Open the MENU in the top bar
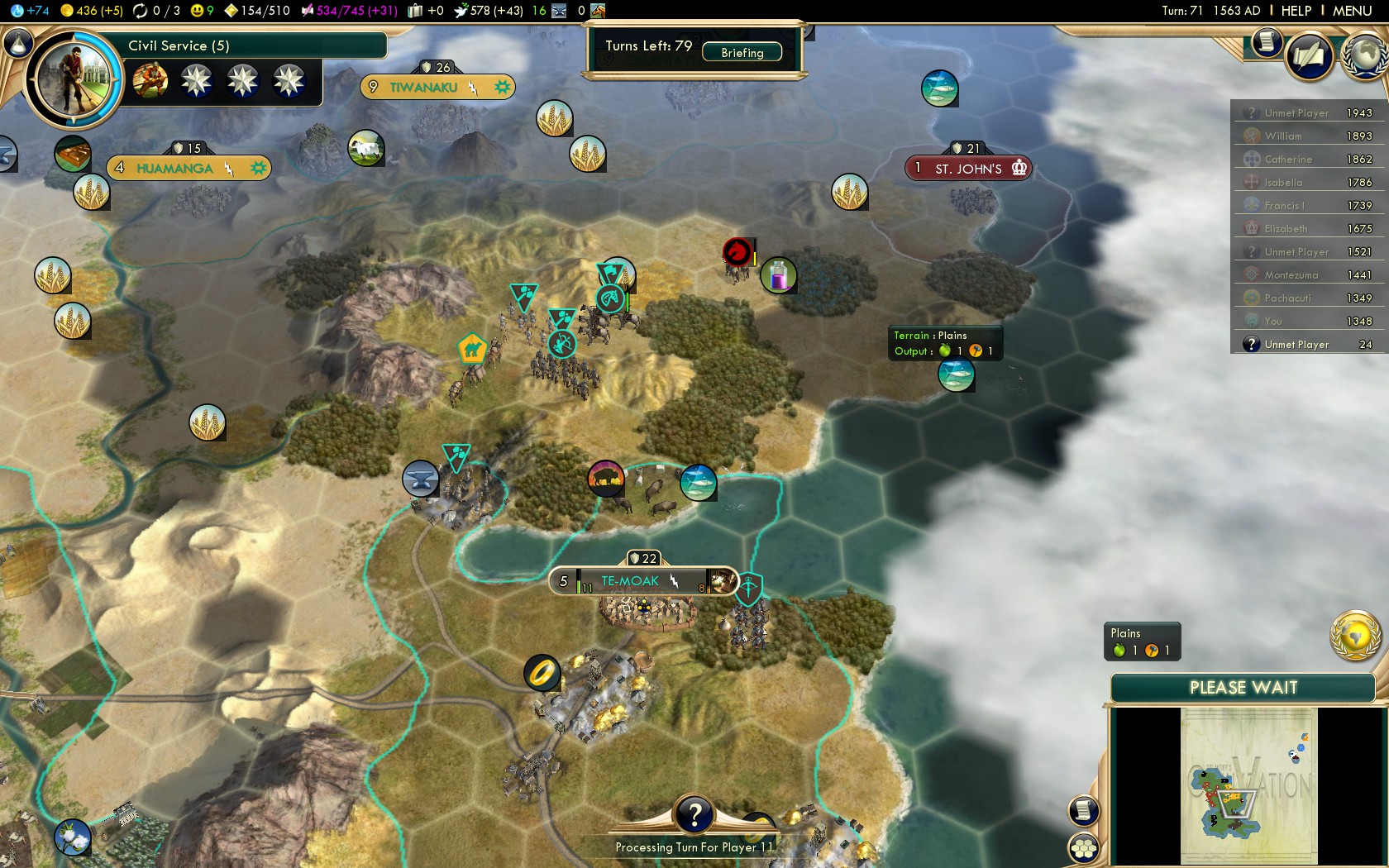Viewport: 1389px width, 868px height. [1352, 11]
